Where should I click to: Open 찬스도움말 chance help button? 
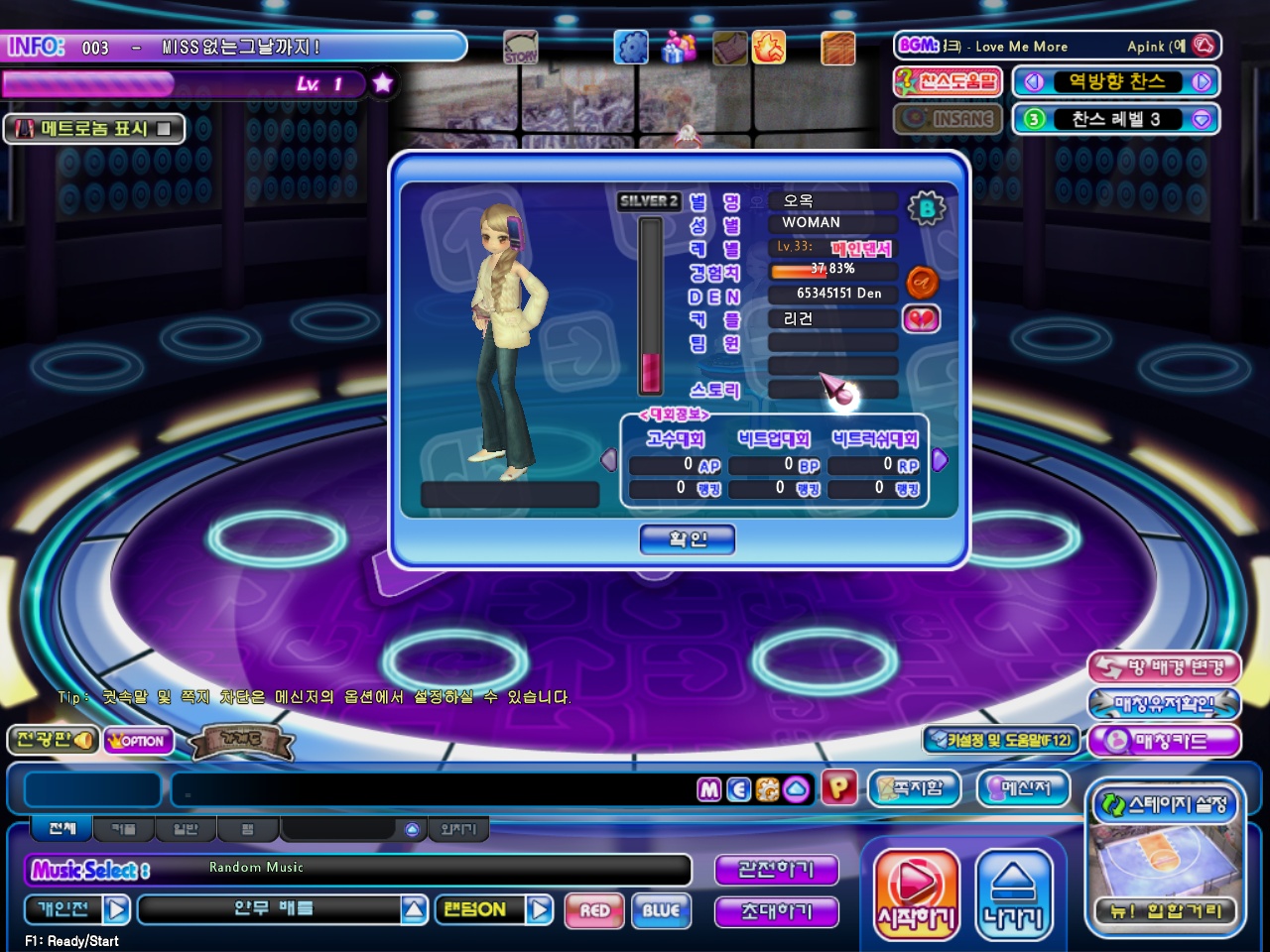click(x=949, y=81)
